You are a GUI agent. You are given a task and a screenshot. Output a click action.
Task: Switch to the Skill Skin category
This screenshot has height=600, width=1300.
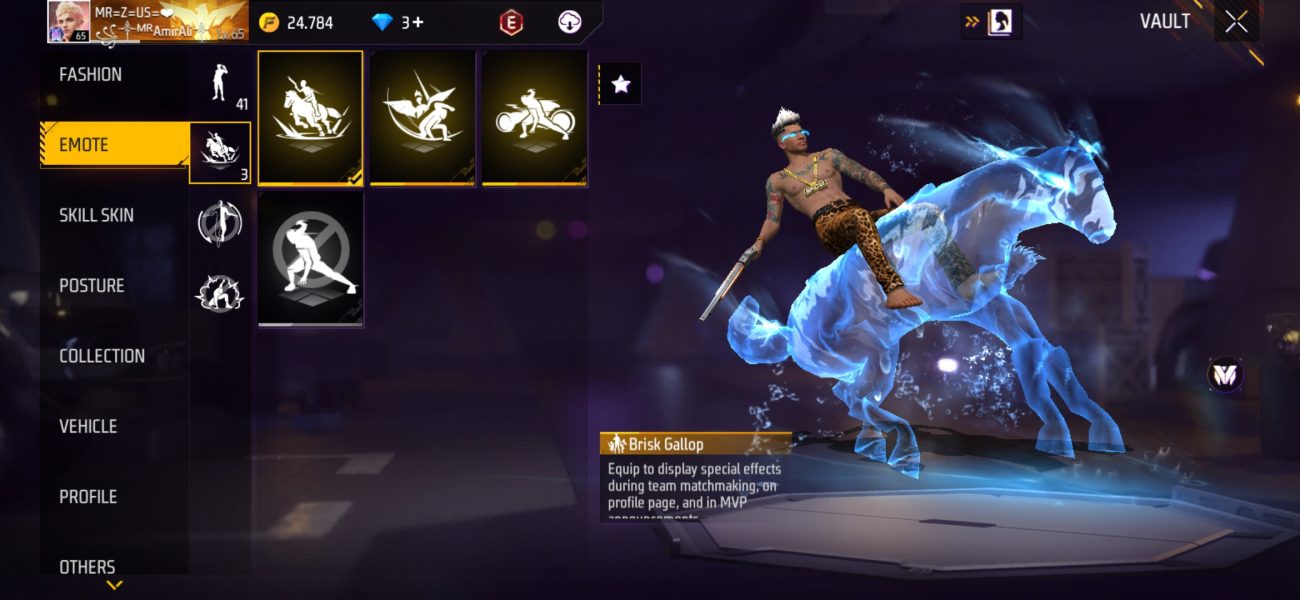(96, 216)
